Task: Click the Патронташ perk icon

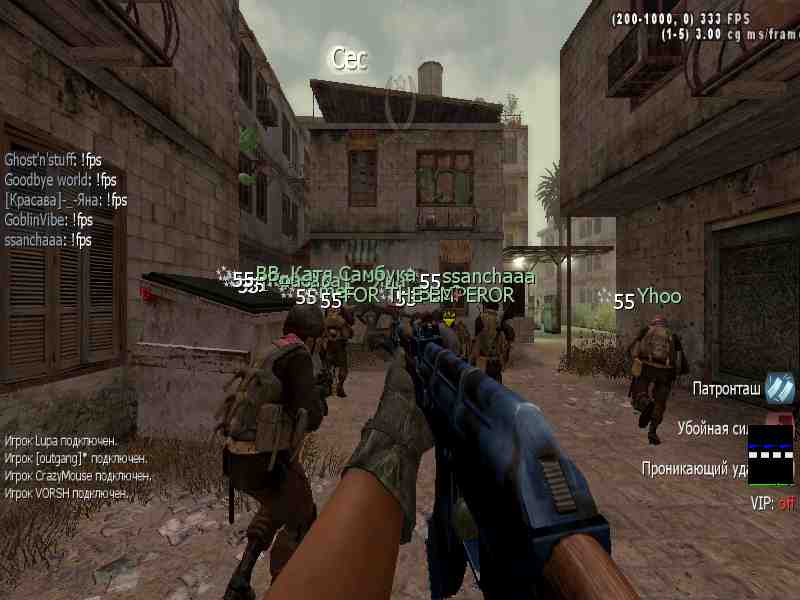Action: [x=780, y=389]
